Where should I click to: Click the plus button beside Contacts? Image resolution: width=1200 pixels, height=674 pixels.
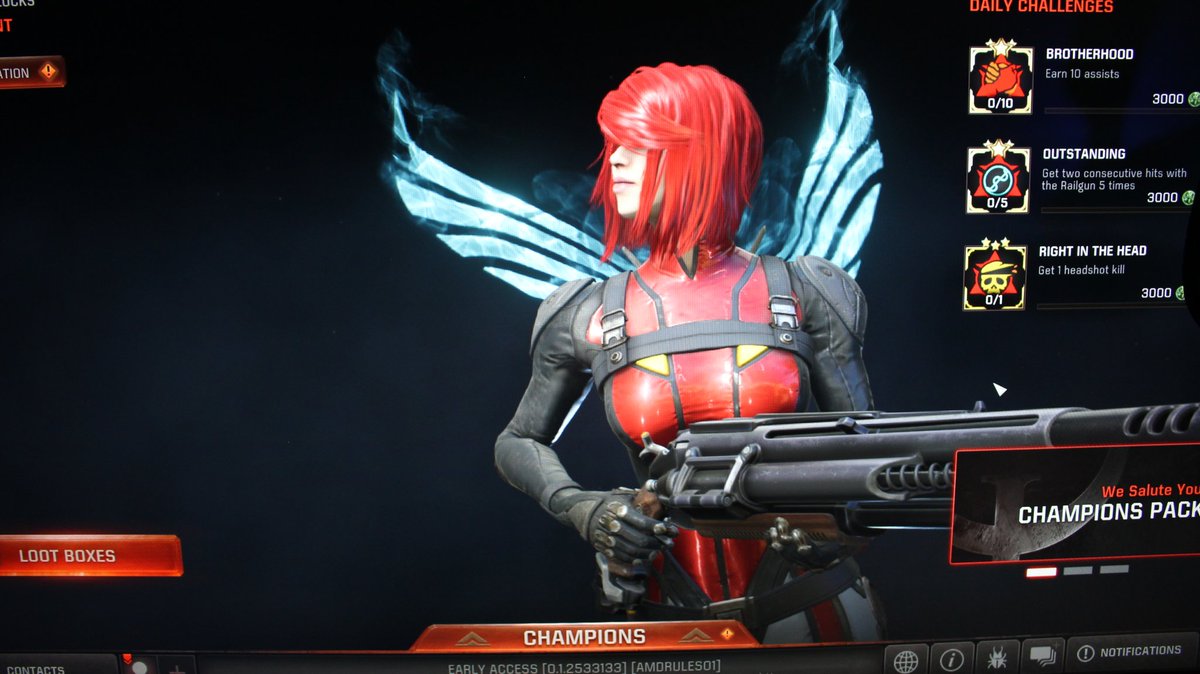point(177,667)
